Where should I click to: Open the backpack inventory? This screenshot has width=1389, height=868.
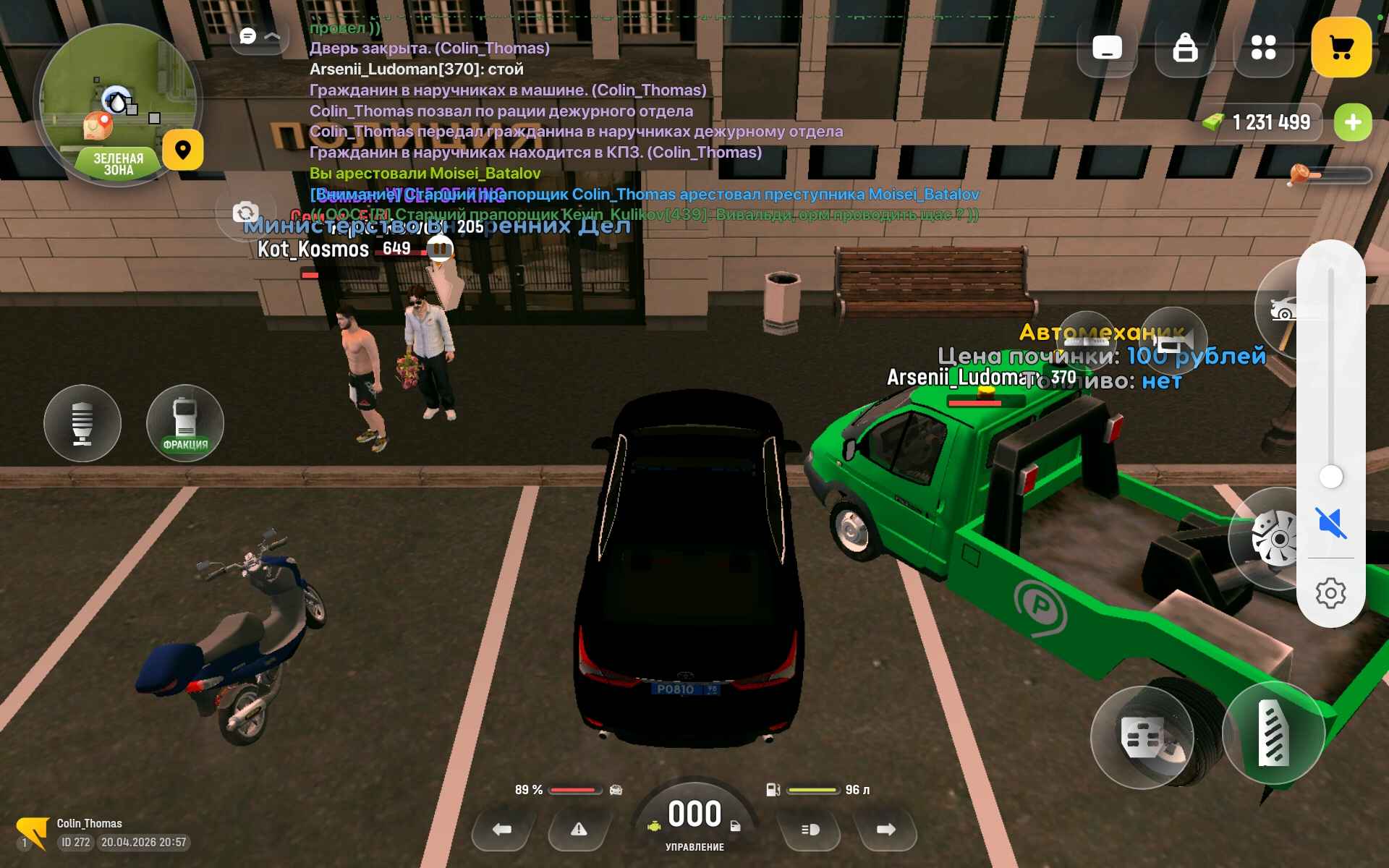1184,48
